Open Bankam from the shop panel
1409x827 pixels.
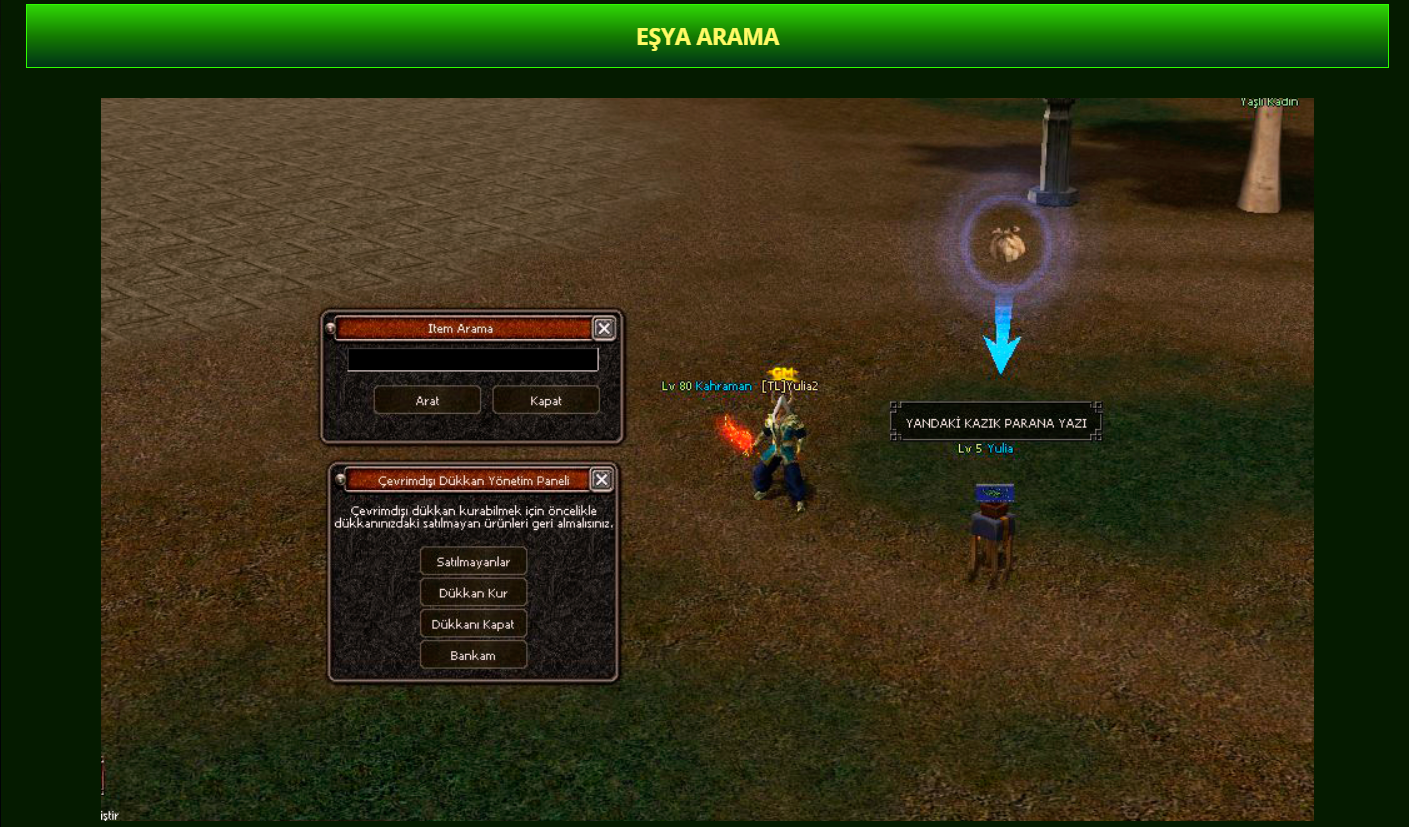pos(473,655)
